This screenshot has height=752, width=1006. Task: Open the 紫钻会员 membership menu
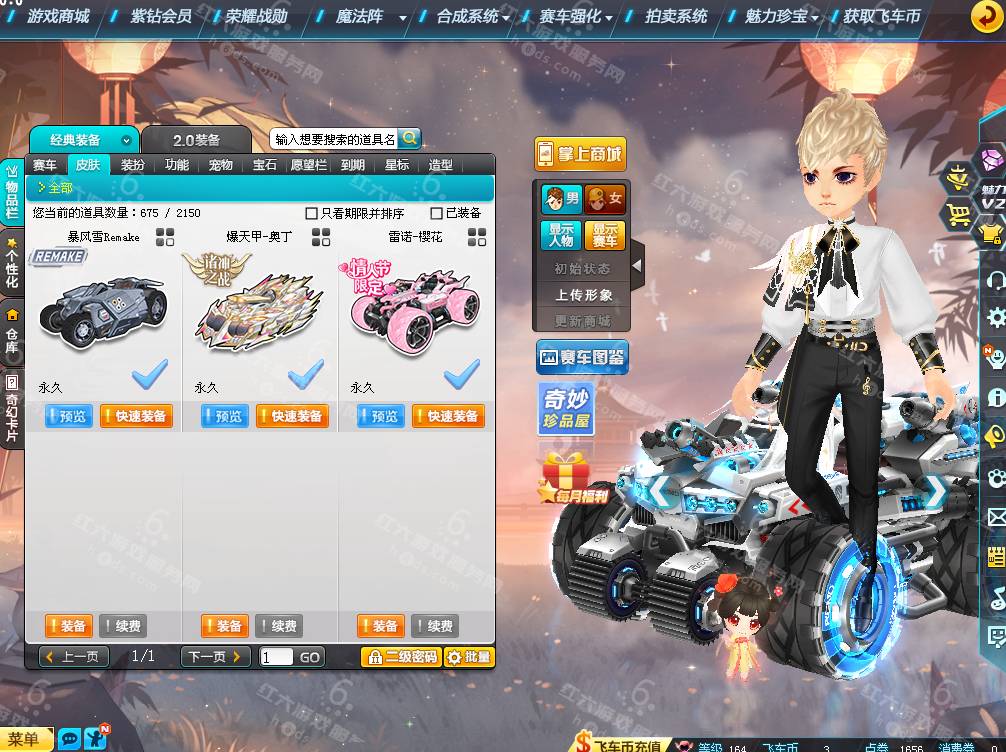click(x=160, y=16)
